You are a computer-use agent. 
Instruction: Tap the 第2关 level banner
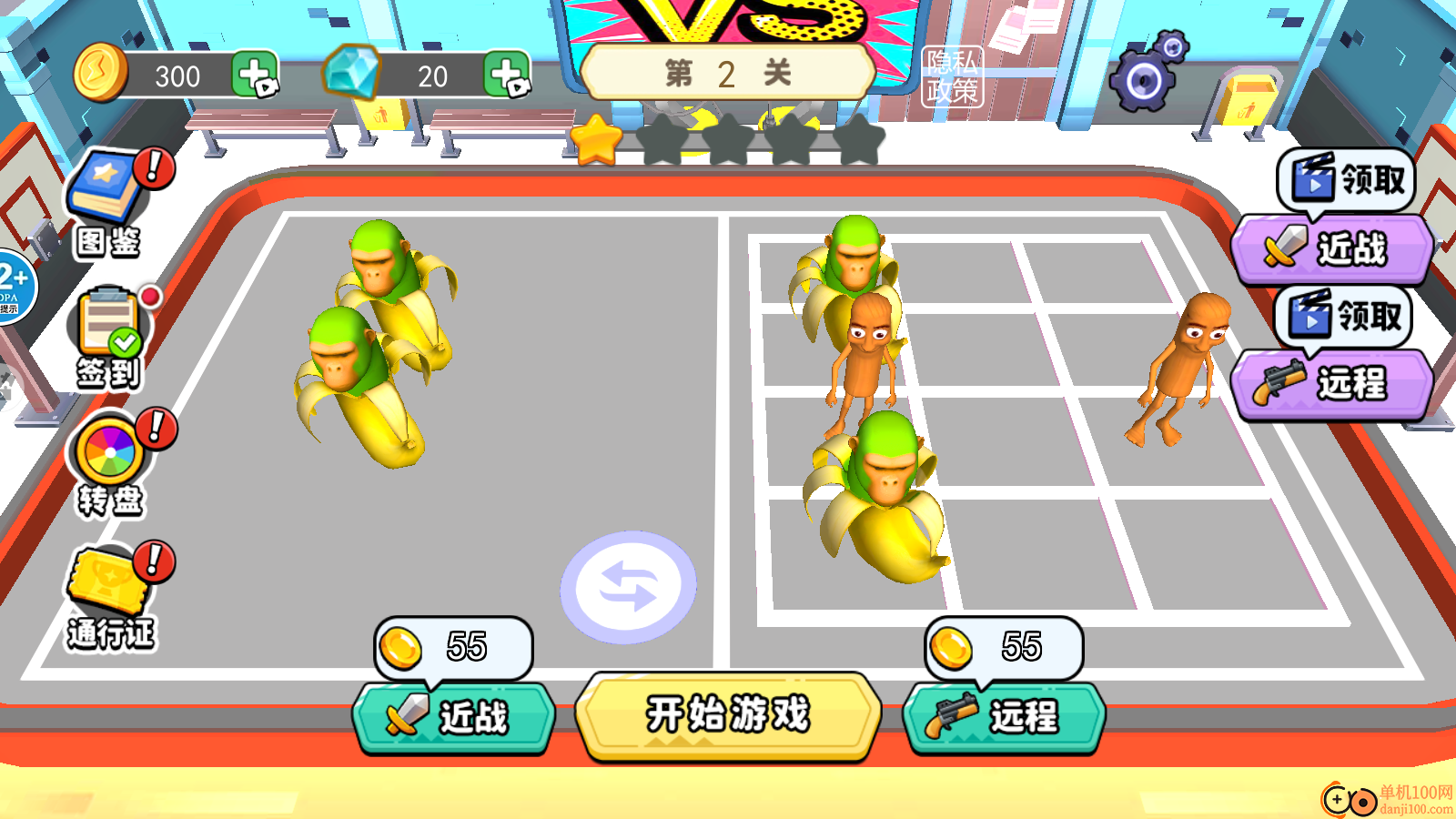click(x=728, y=73)
